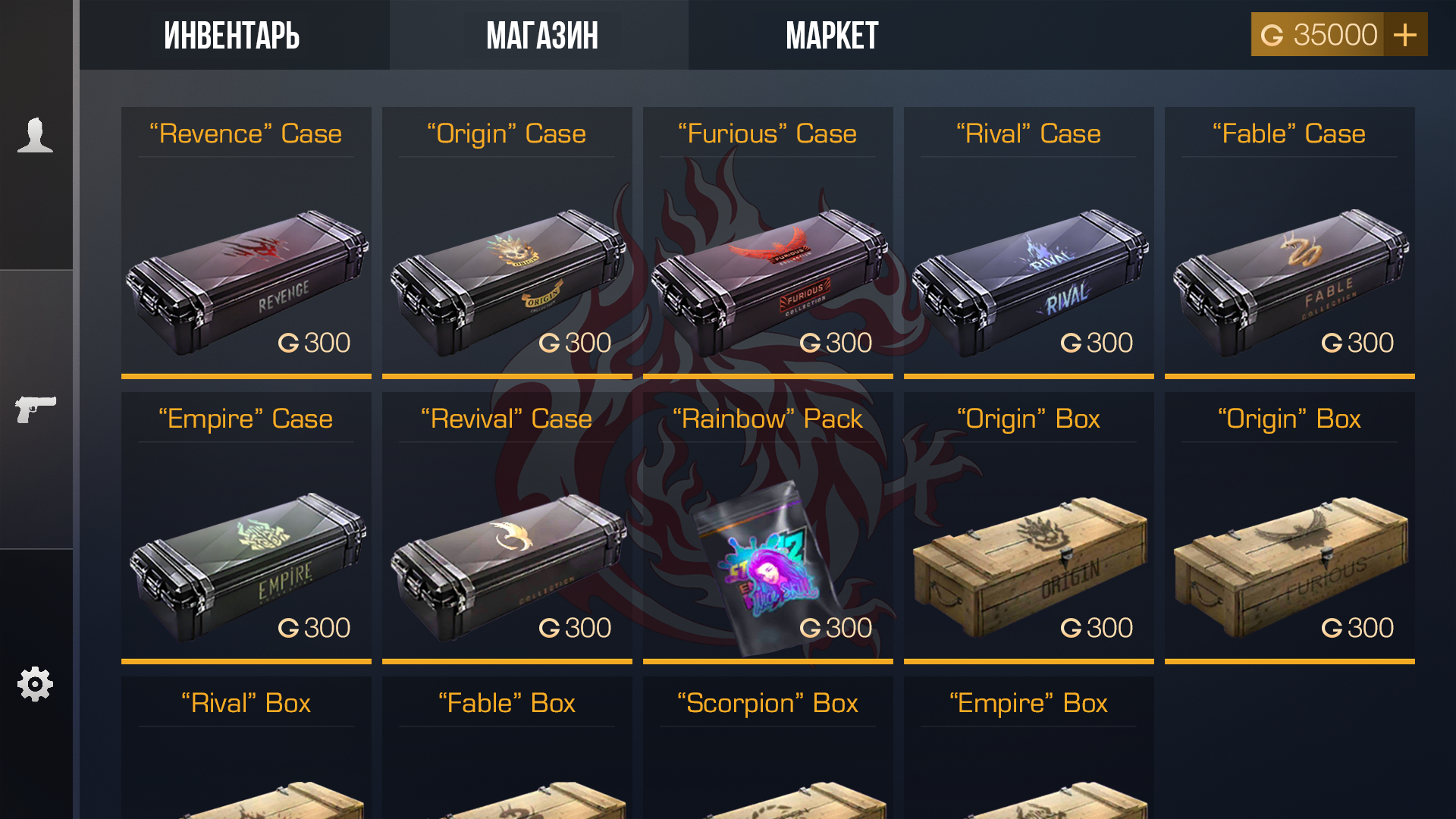Select the "Origin" Case
The image size is (1456, 819).
pos(507,269)
